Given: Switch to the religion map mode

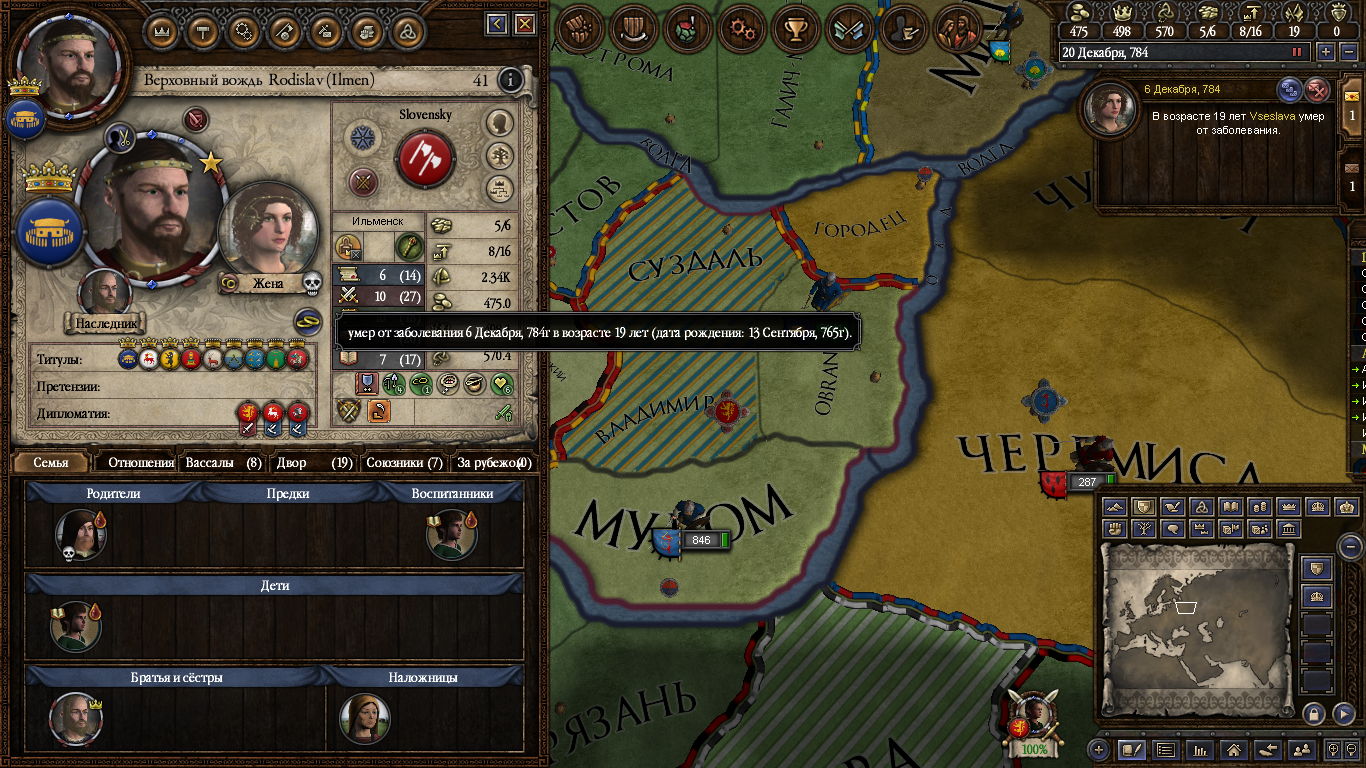Looking at the screenshot, I should coord(1202,508).
